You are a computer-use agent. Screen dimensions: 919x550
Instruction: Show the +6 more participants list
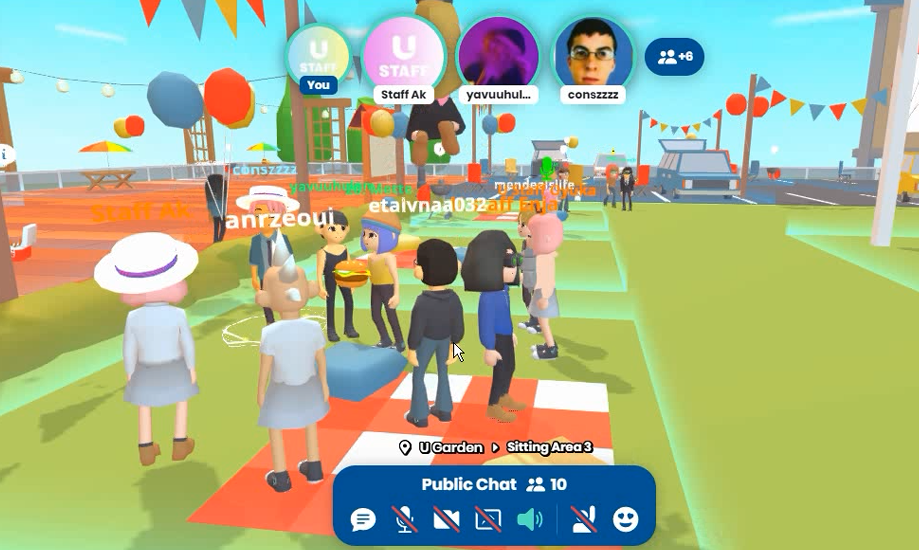point(675,57)
